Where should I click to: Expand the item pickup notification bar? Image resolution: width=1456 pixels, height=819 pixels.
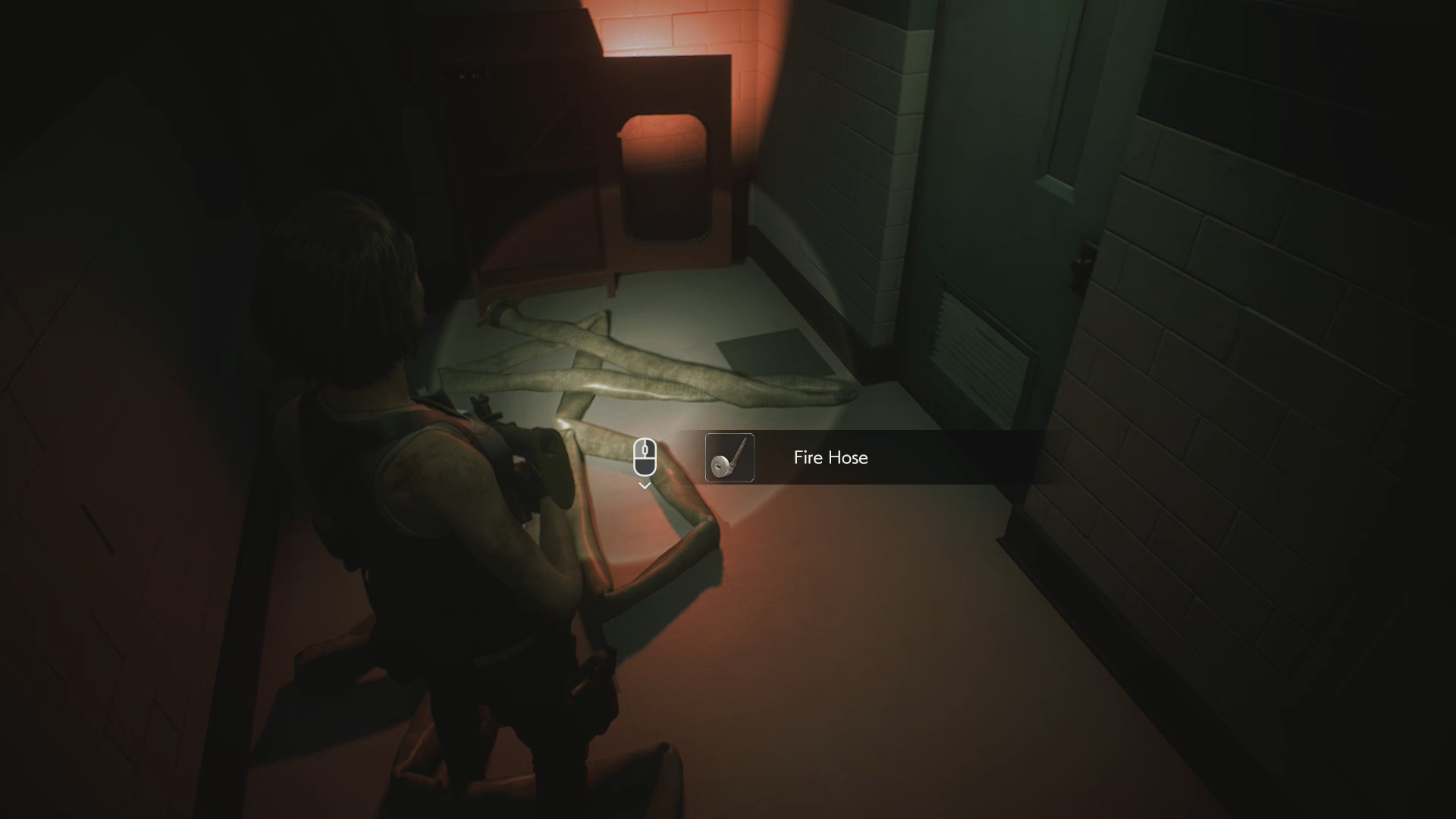tap(872, 458)
